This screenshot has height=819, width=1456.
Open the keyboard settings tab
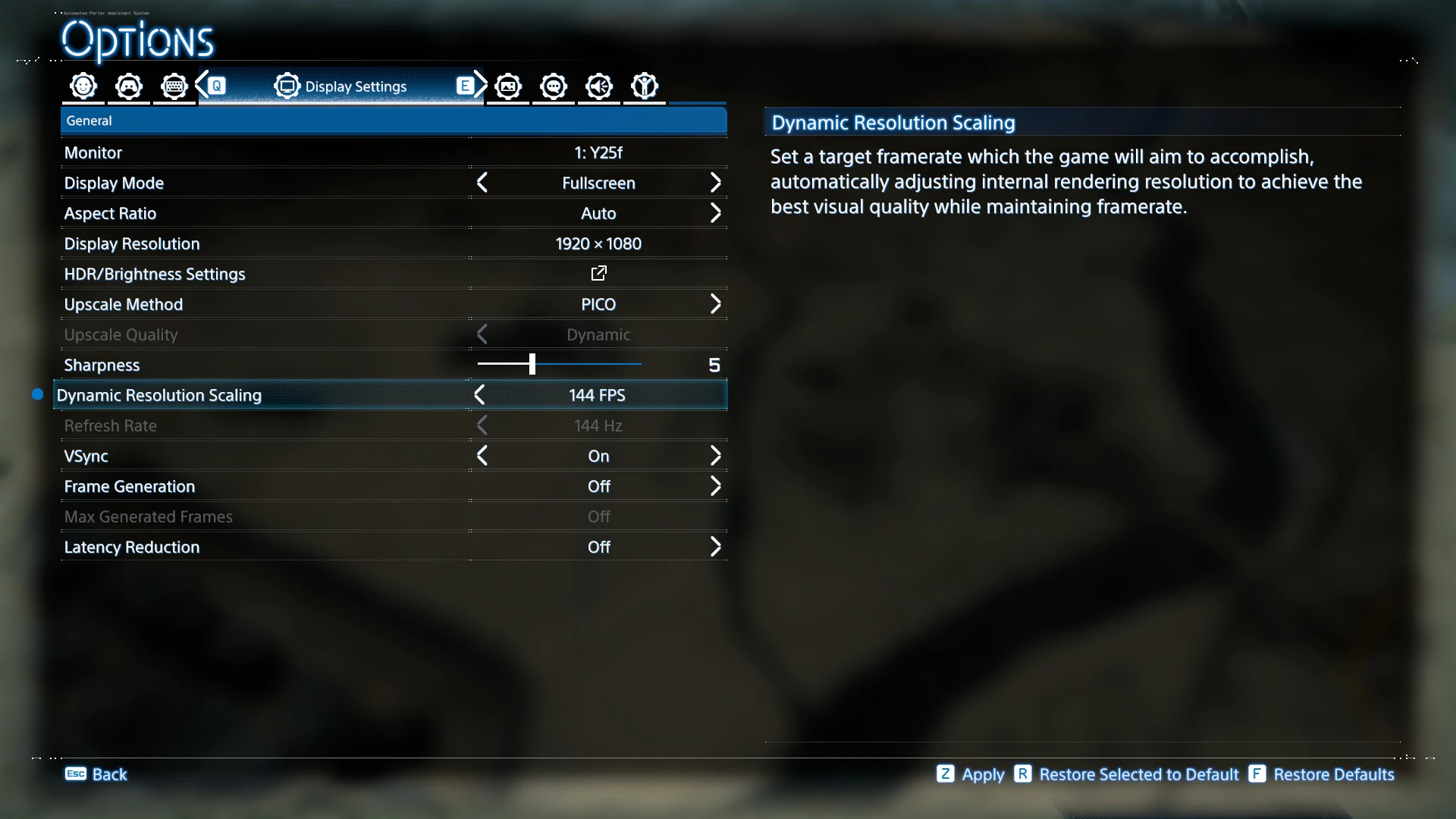(174, 86)
